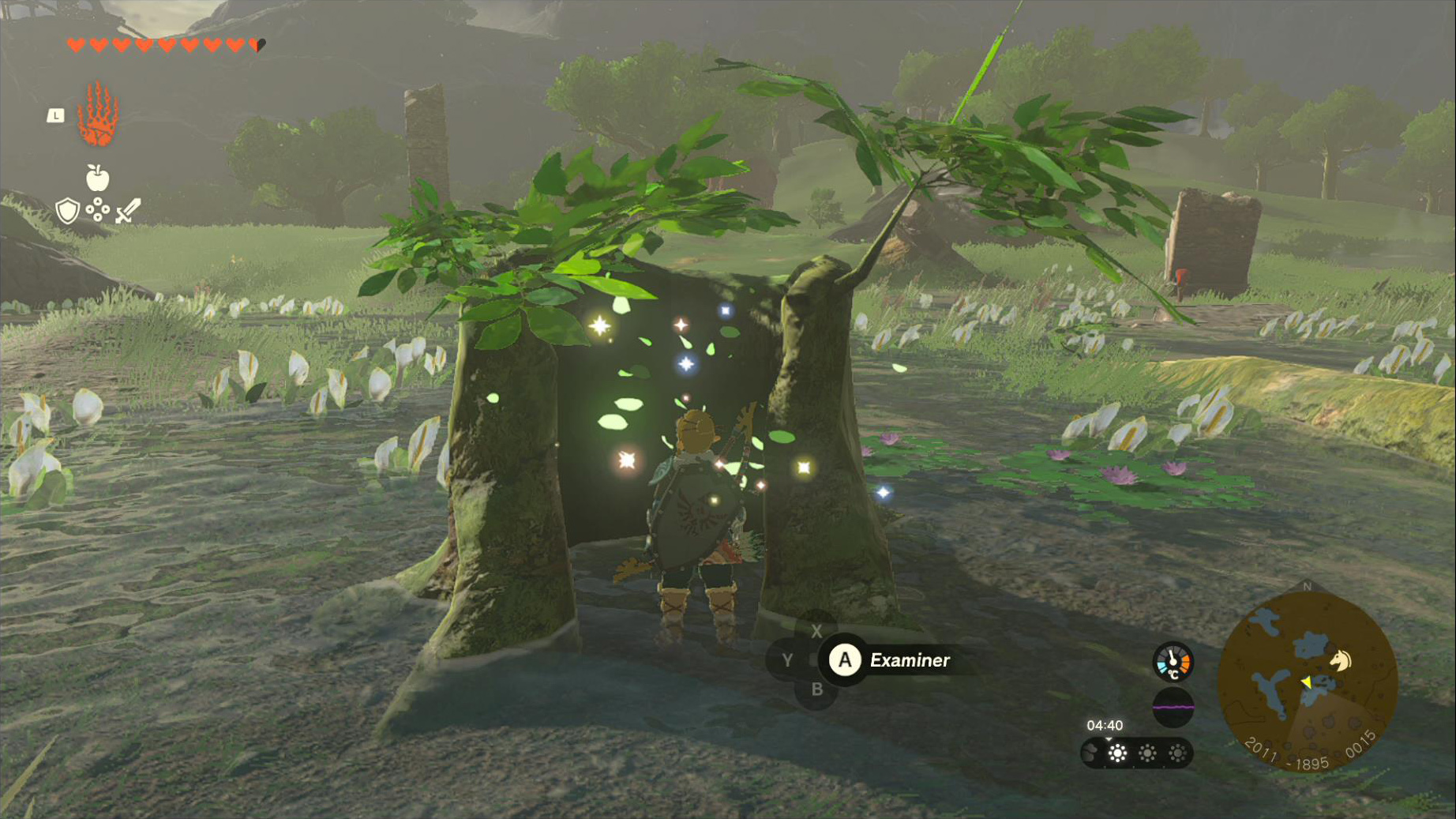1456x819 pixels.
Task: Click the dotted cluster icon between shield and sword
Action: 97,210
